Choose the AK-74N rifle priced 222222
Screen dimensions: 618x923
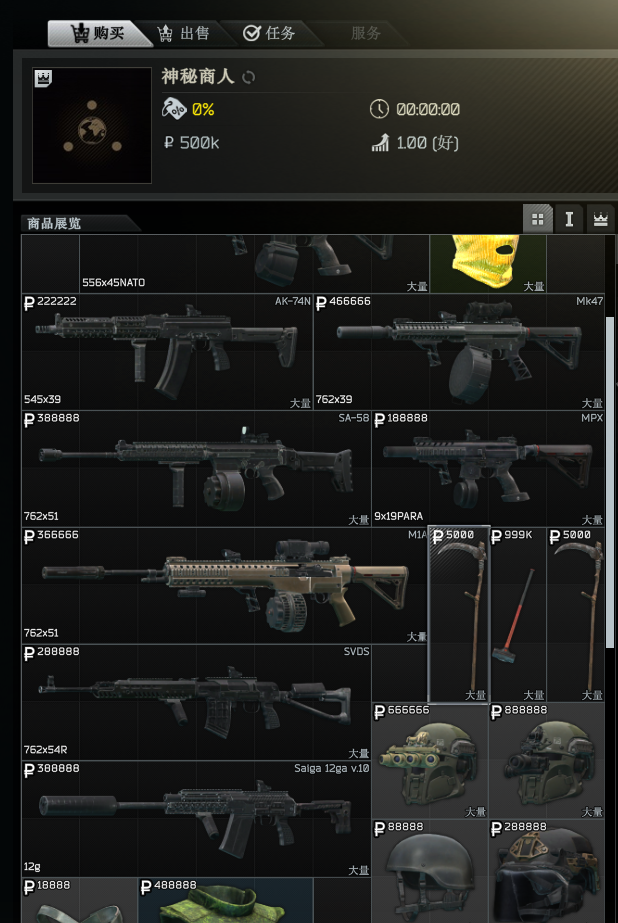click(167, 351)
